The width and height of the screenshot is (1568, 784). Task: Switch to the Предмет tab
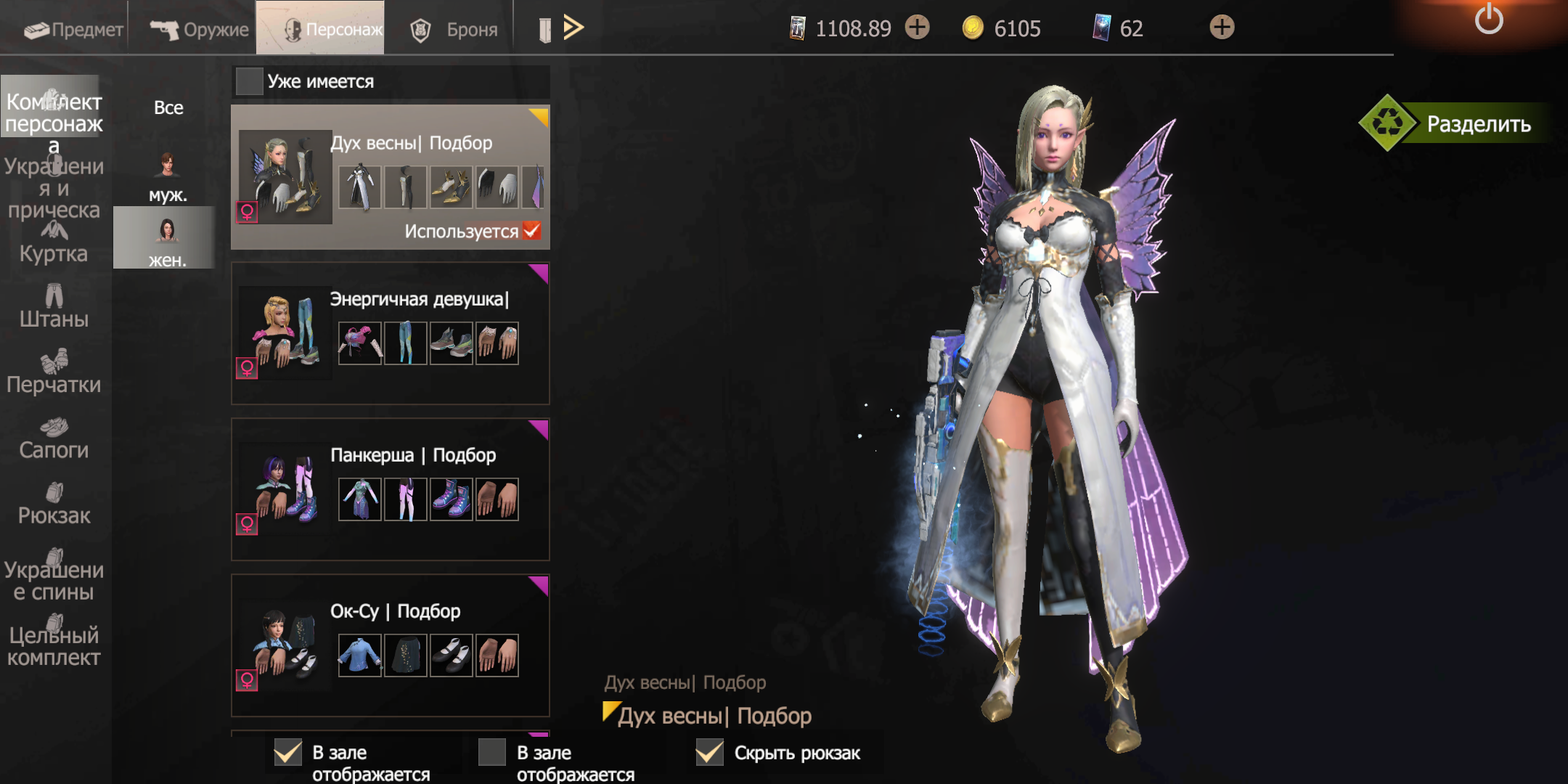pyautogui.click(x=73, y=29)
